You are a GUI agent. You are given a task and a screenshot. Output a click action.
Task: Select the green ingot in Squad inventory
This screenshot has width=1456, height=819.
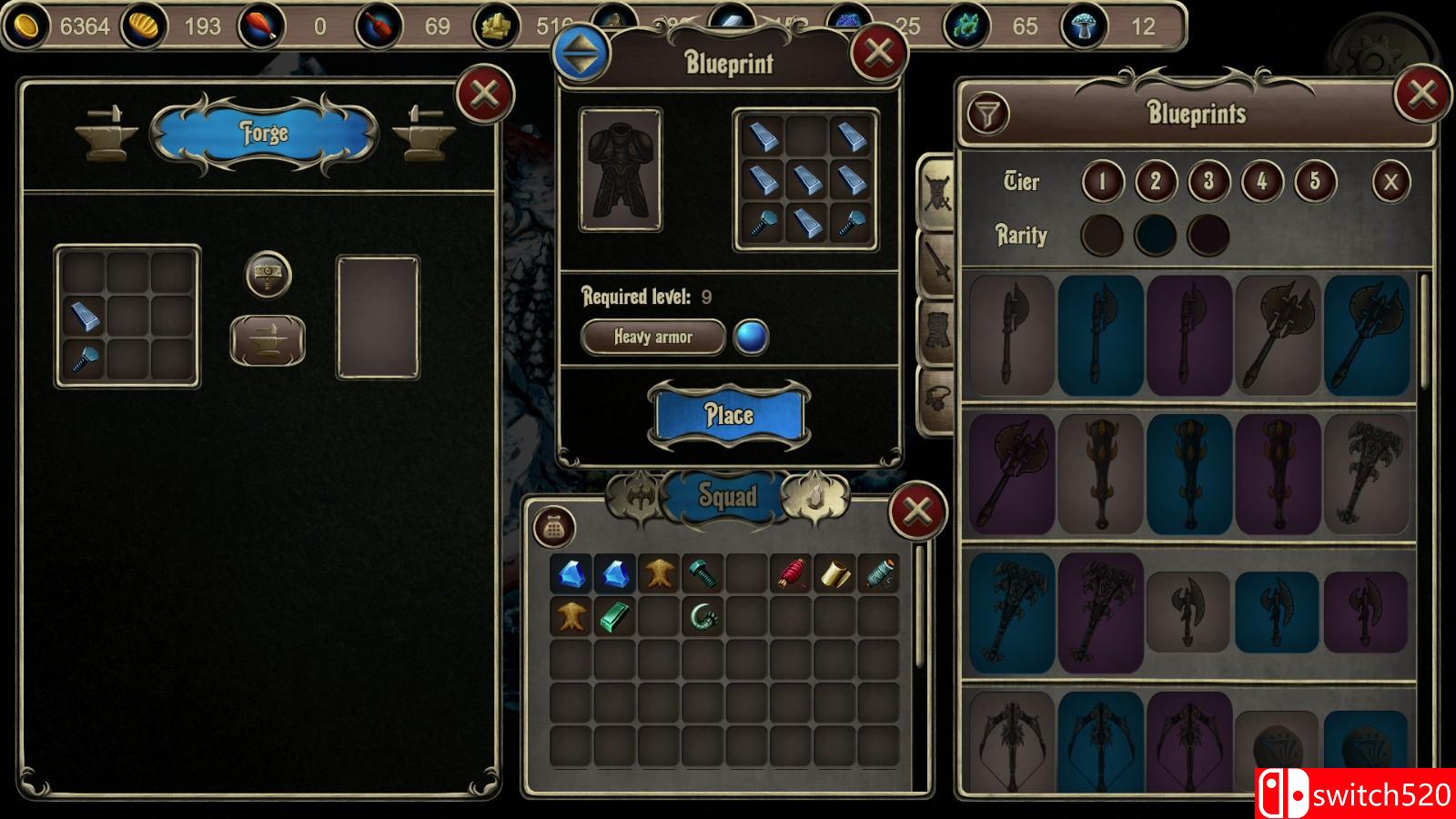[614, 618]
